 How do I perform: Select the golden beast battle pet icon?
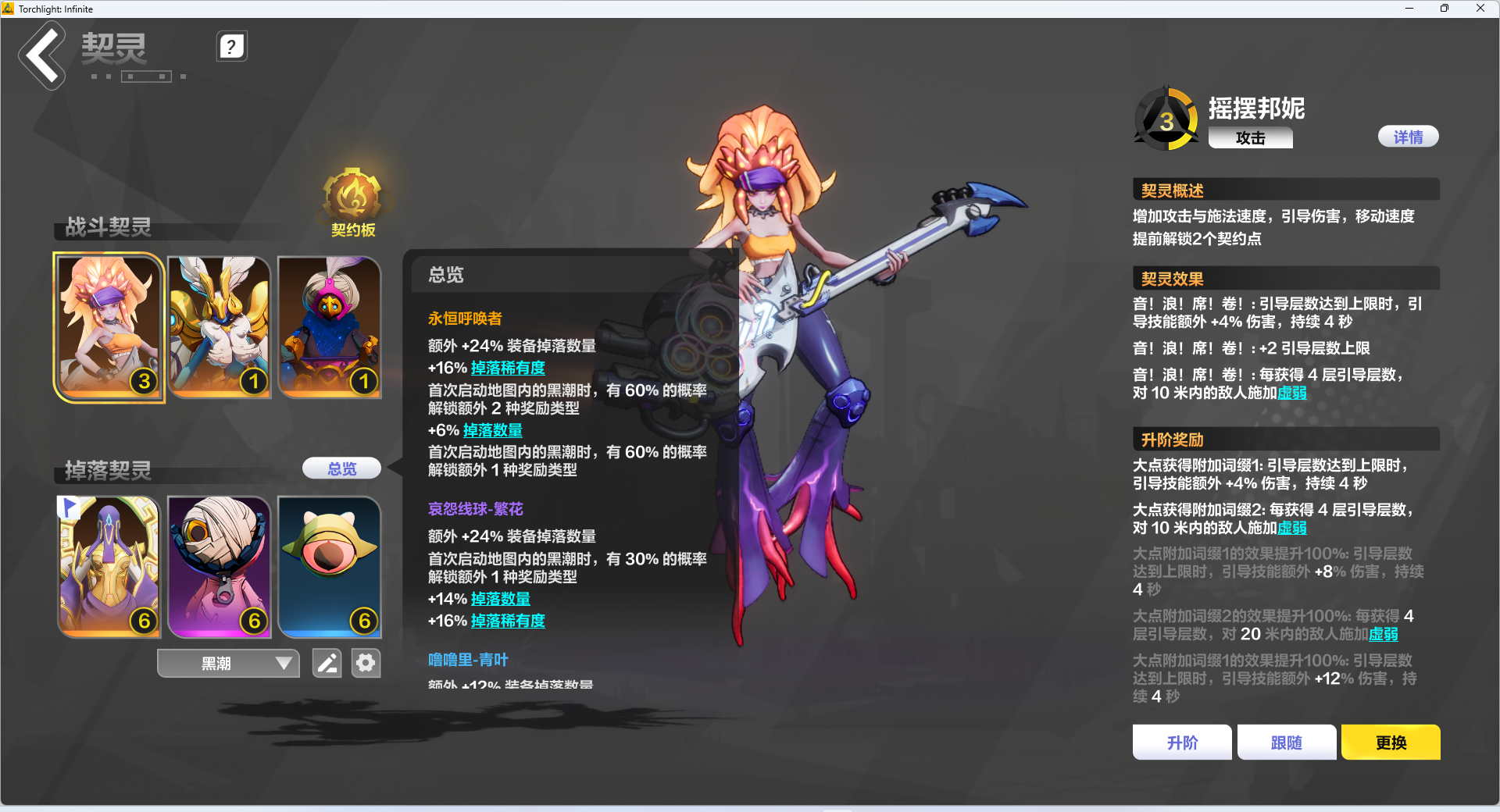coord(219,326)
